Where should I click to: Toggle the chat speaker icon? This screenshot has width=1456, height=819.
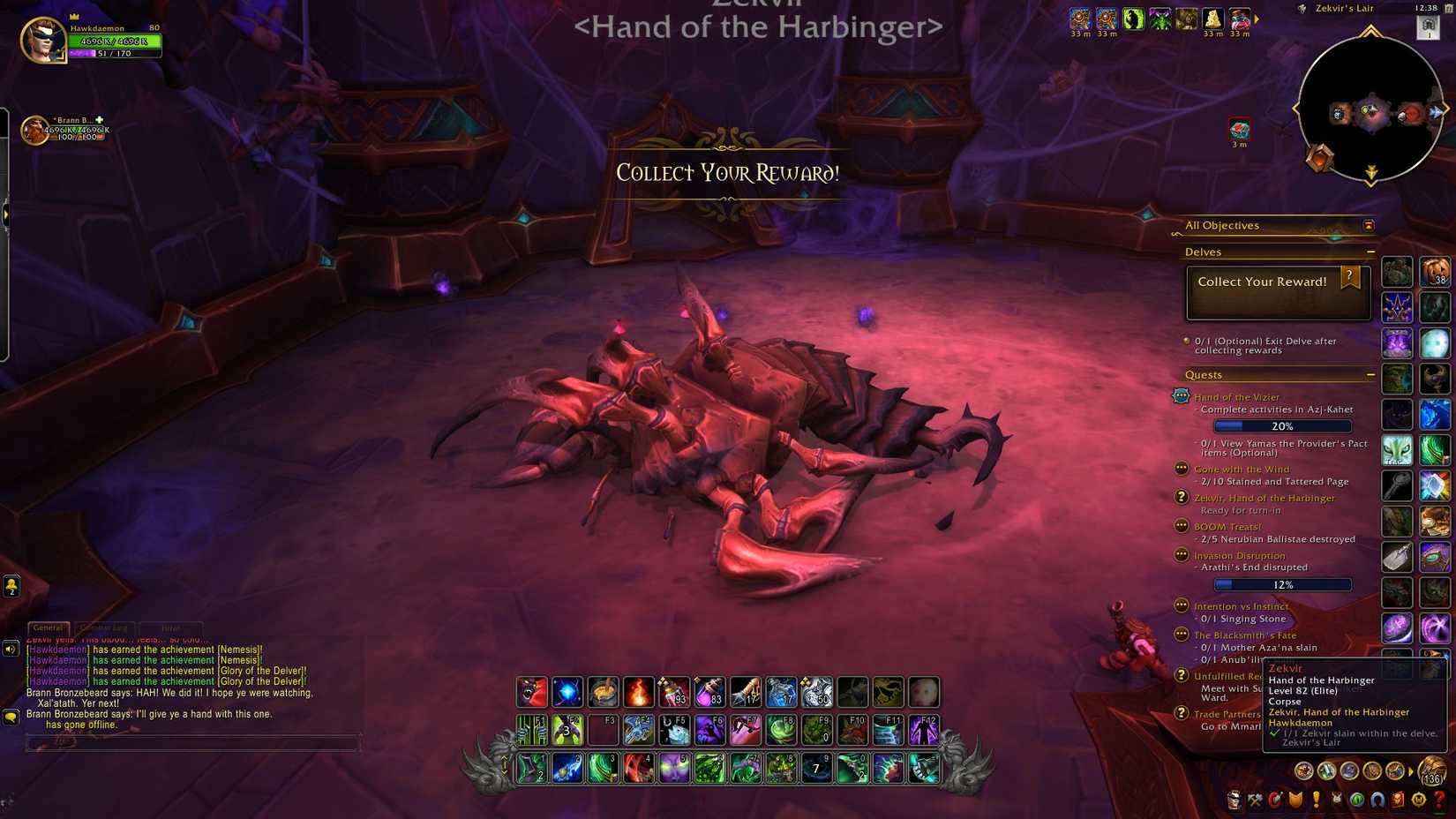tap(10, 648)
